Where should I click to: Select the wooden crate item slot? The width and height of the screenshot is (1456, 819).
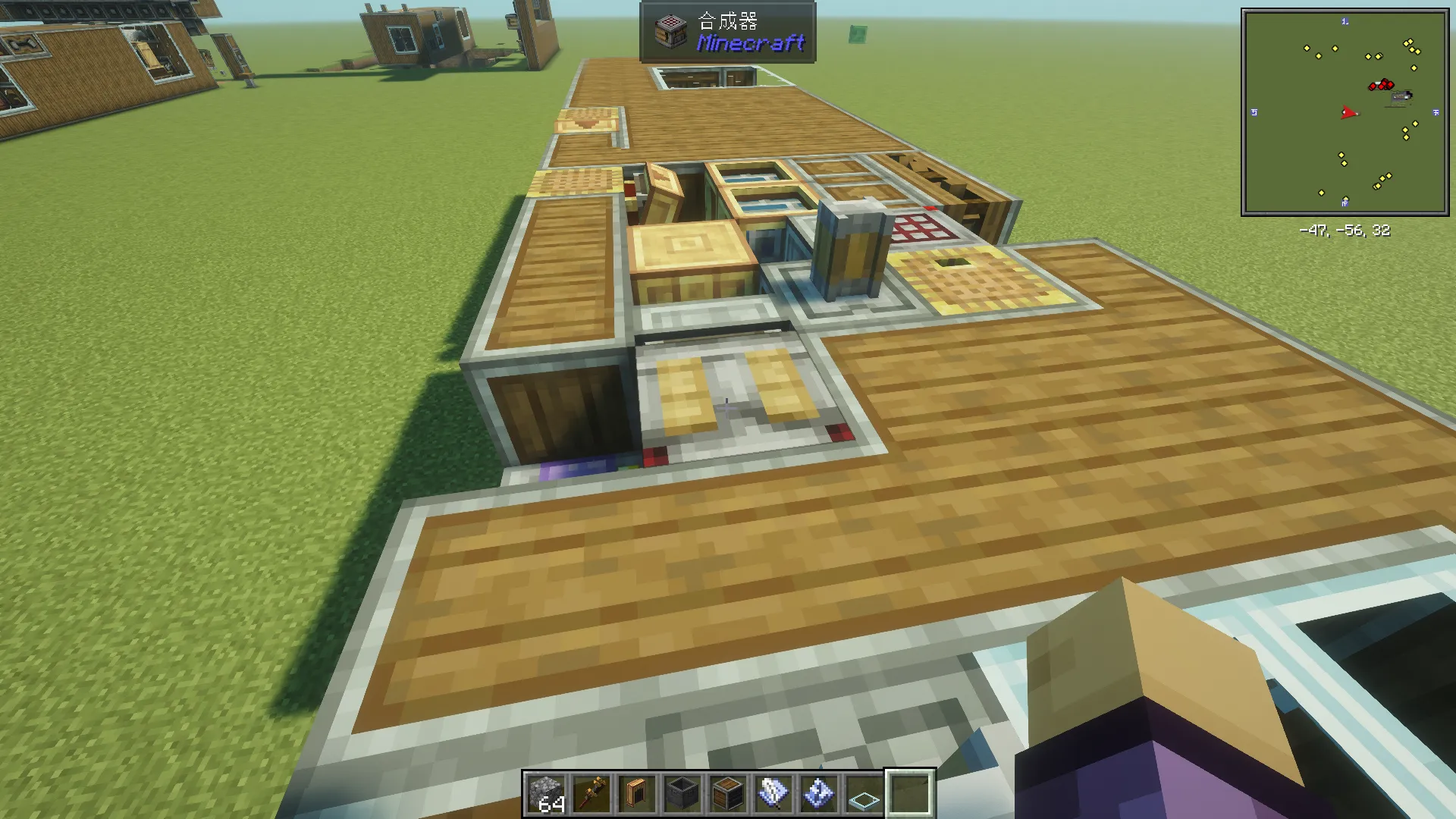point(728,794)
